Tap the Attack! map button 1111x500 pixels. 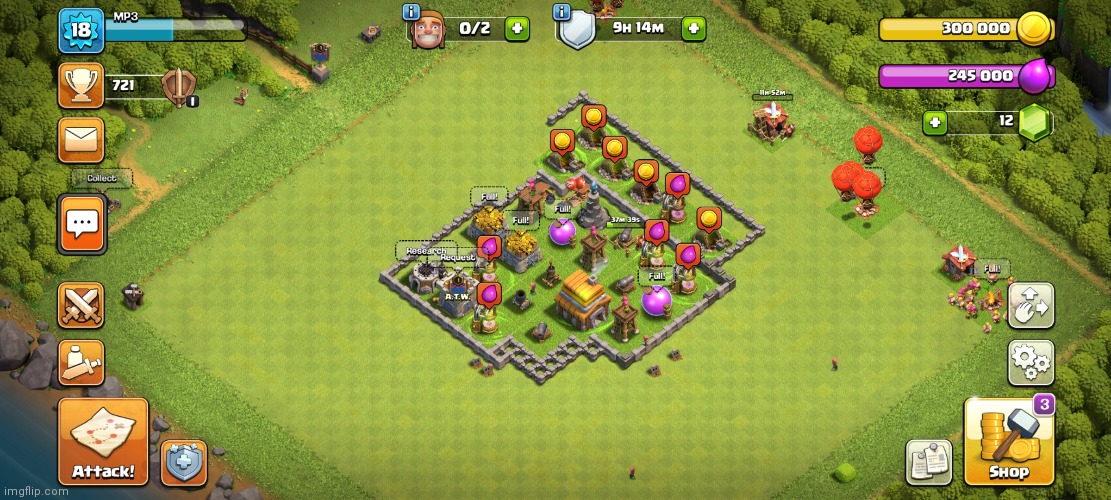click(x=103, y=441)
